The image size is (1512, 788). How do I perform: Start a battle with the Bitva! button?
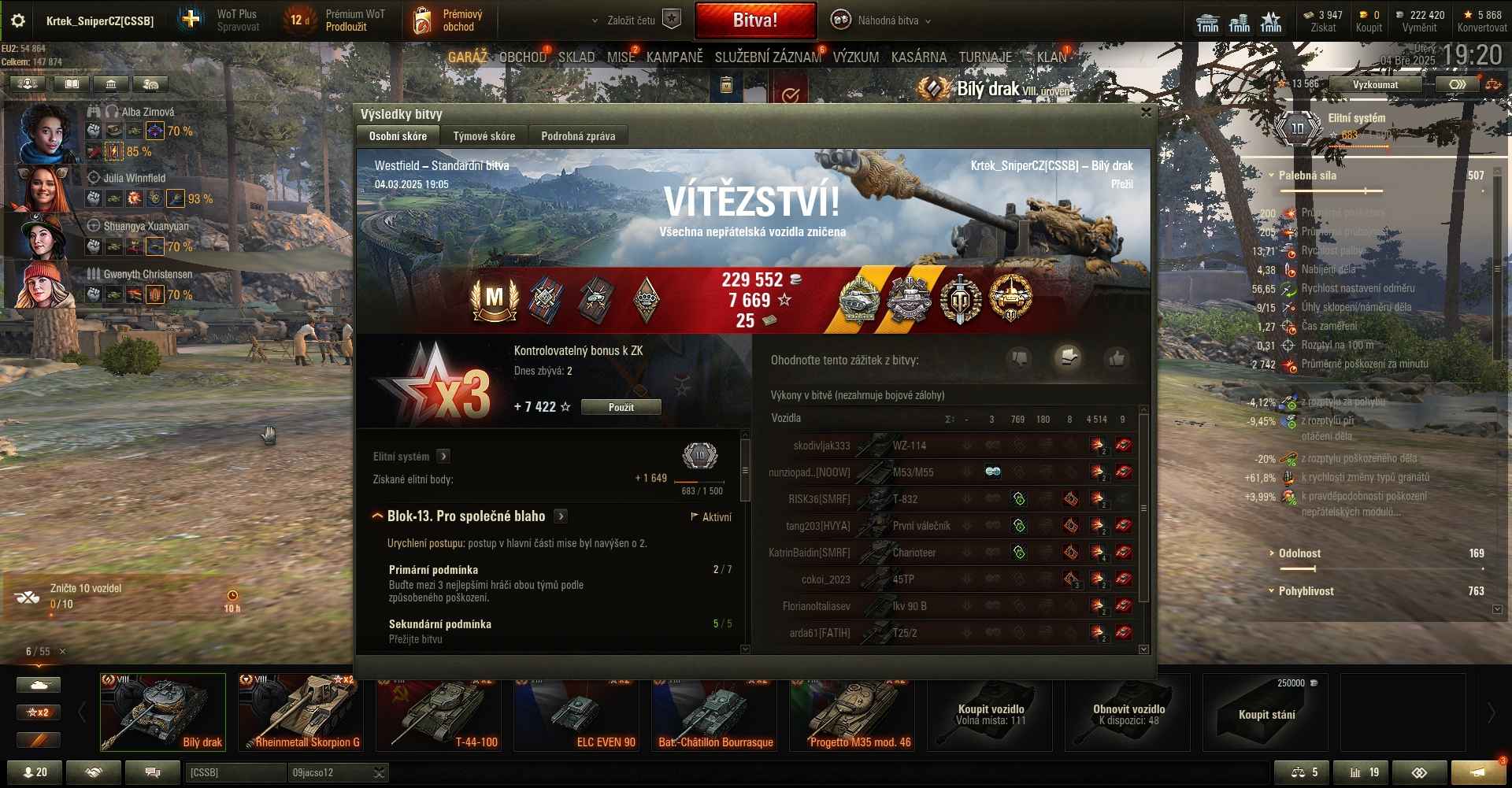tap(754, 20)
